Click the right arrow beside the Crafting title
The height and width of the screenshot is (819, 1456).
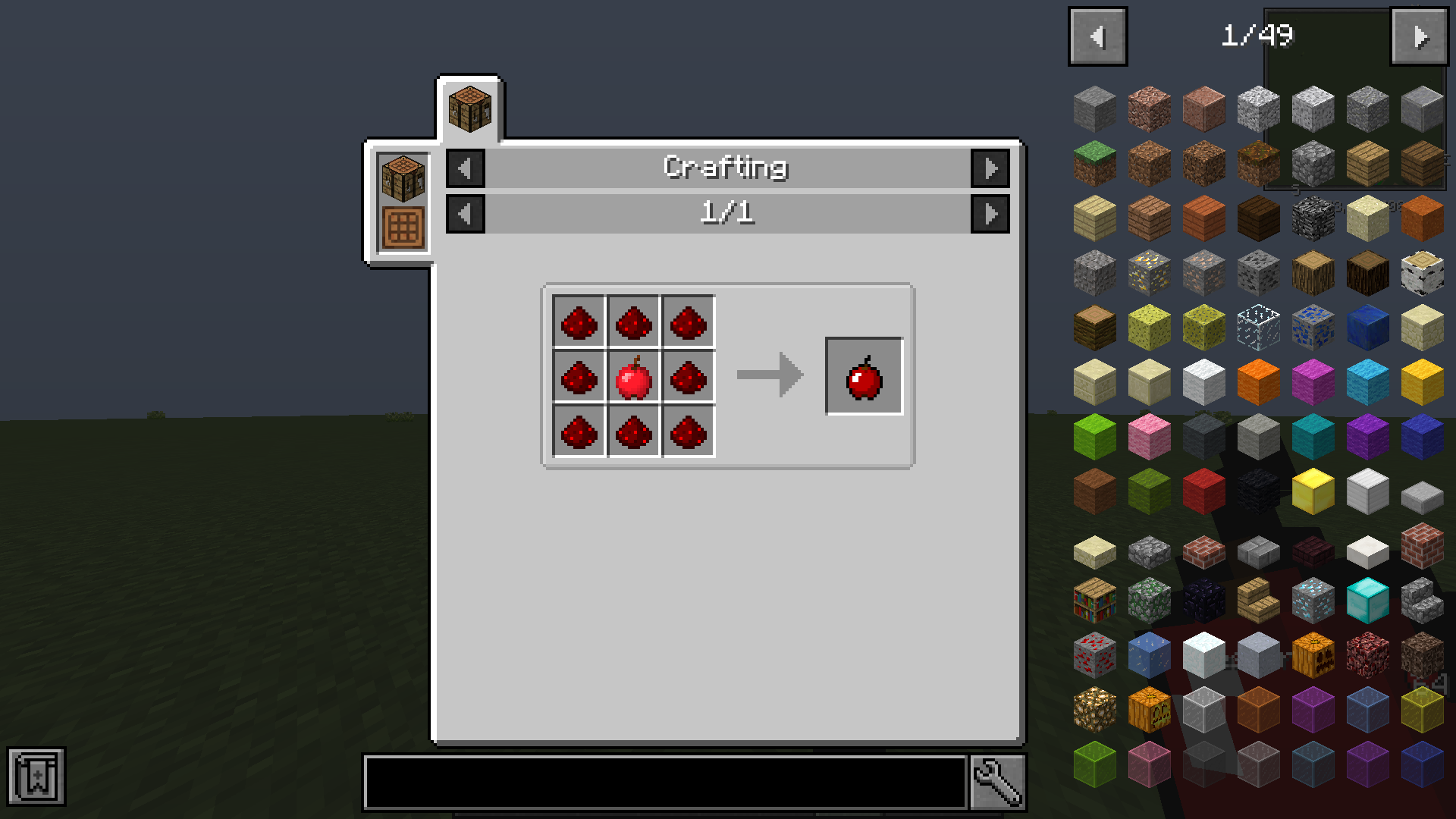pyautogui.click(x=990, y=168)
